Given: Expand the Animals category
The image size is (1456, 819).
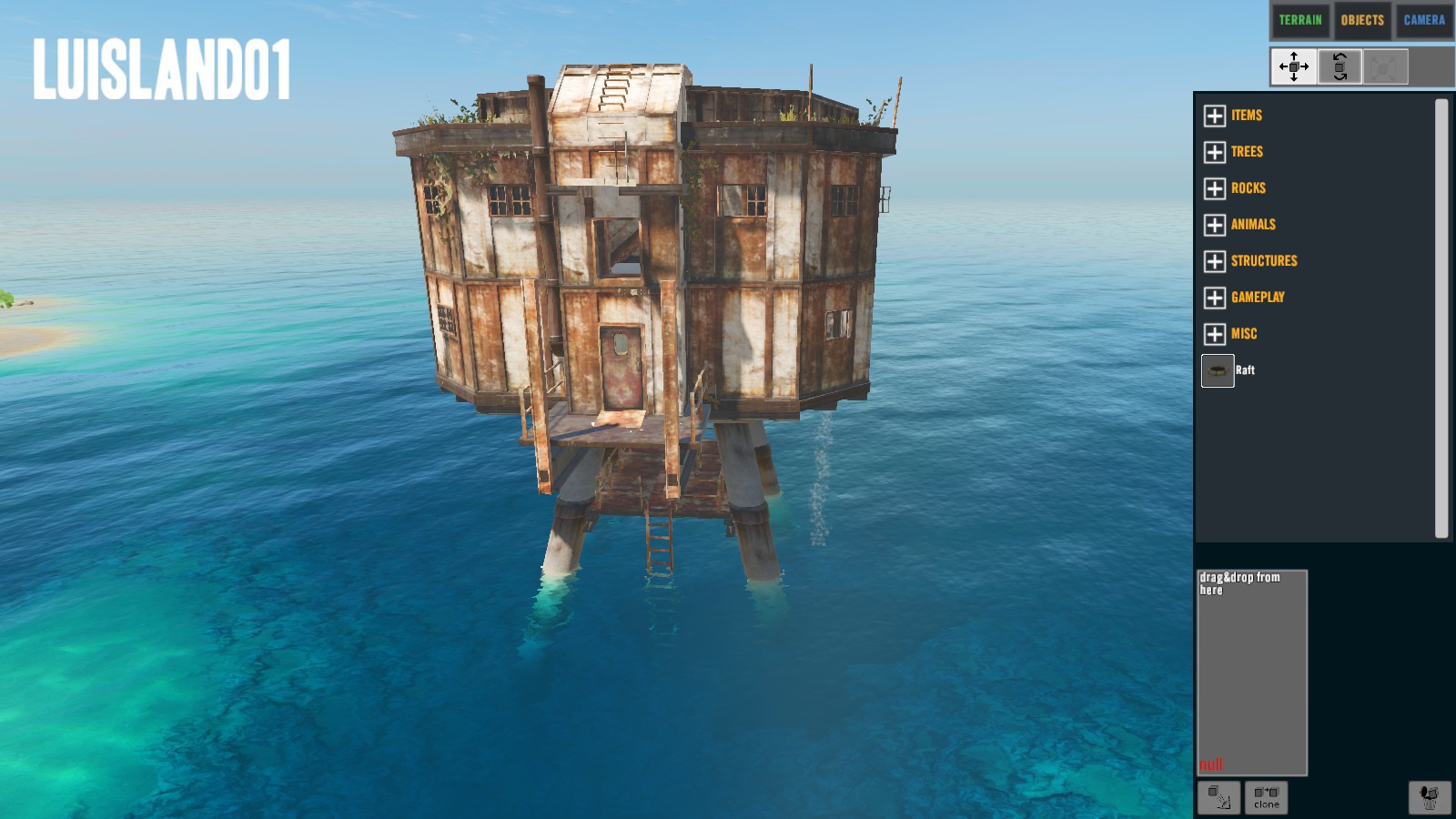Looking at the screenshot, I should click(1215, 225).
